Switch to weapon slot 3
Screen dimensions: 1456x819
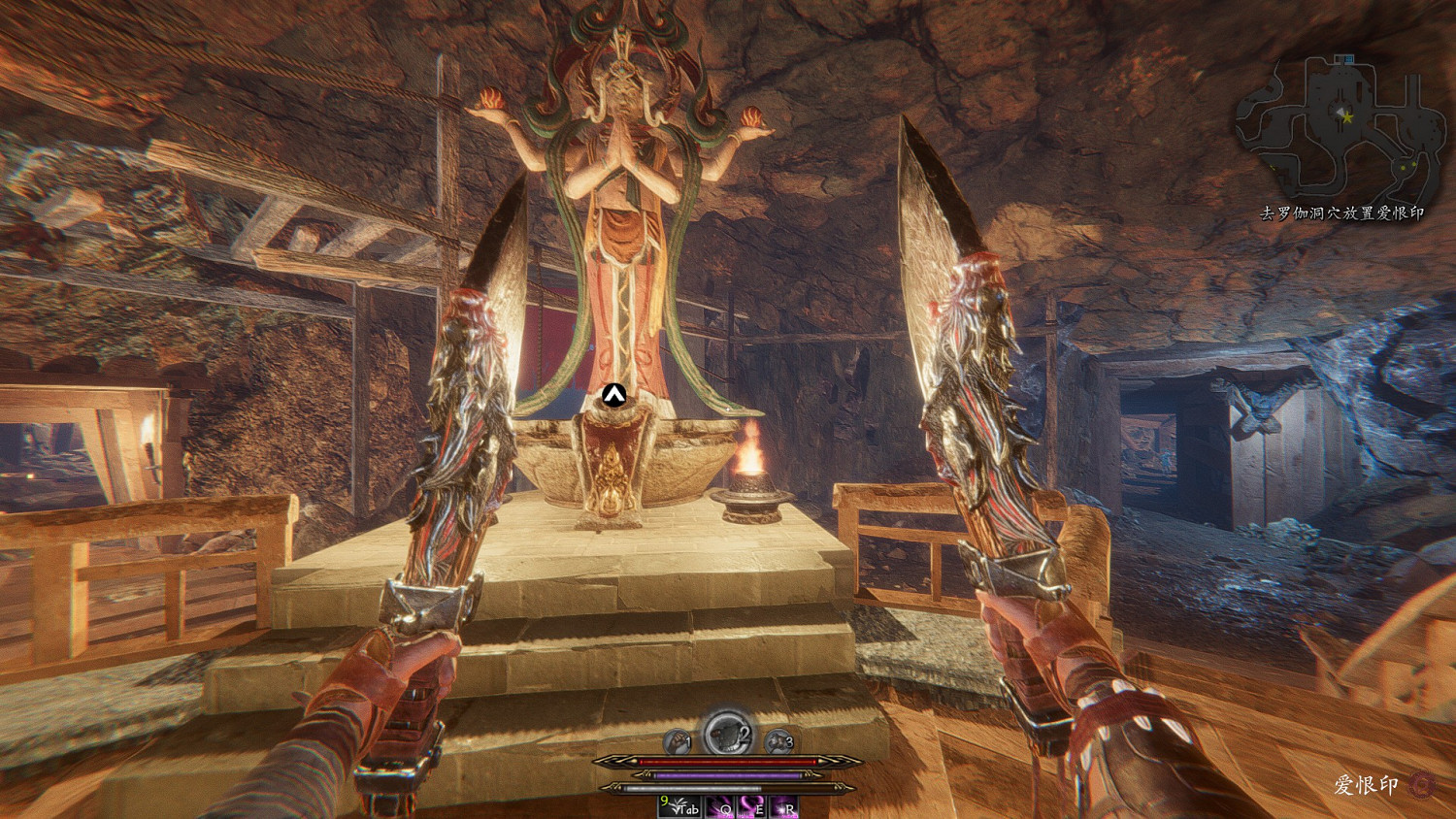click(778, 742)
